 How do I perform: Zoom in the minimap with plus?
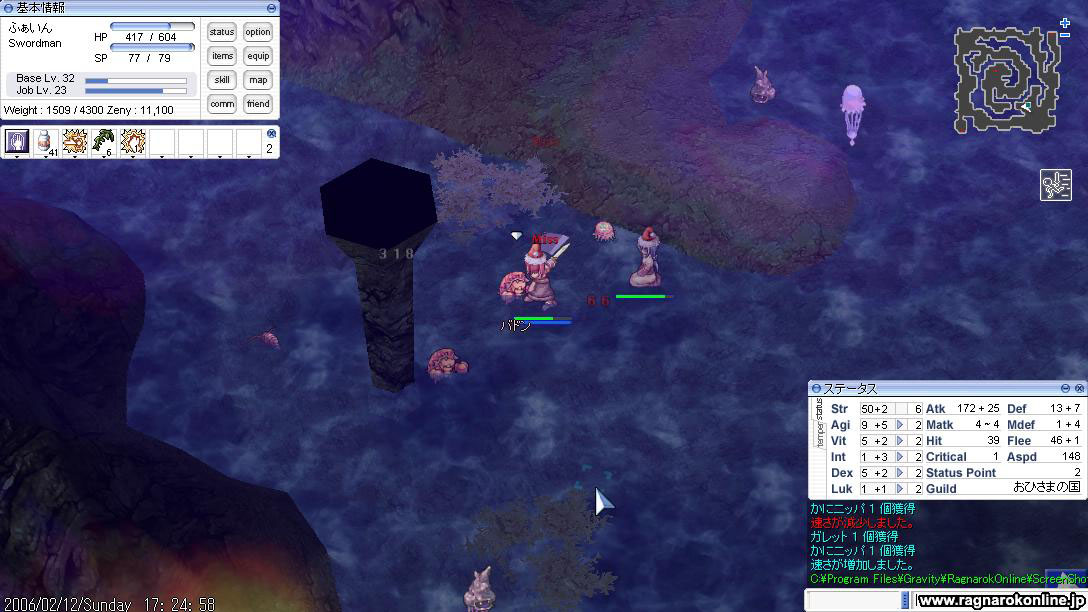pyautogui.click(x=1065, y=23)
